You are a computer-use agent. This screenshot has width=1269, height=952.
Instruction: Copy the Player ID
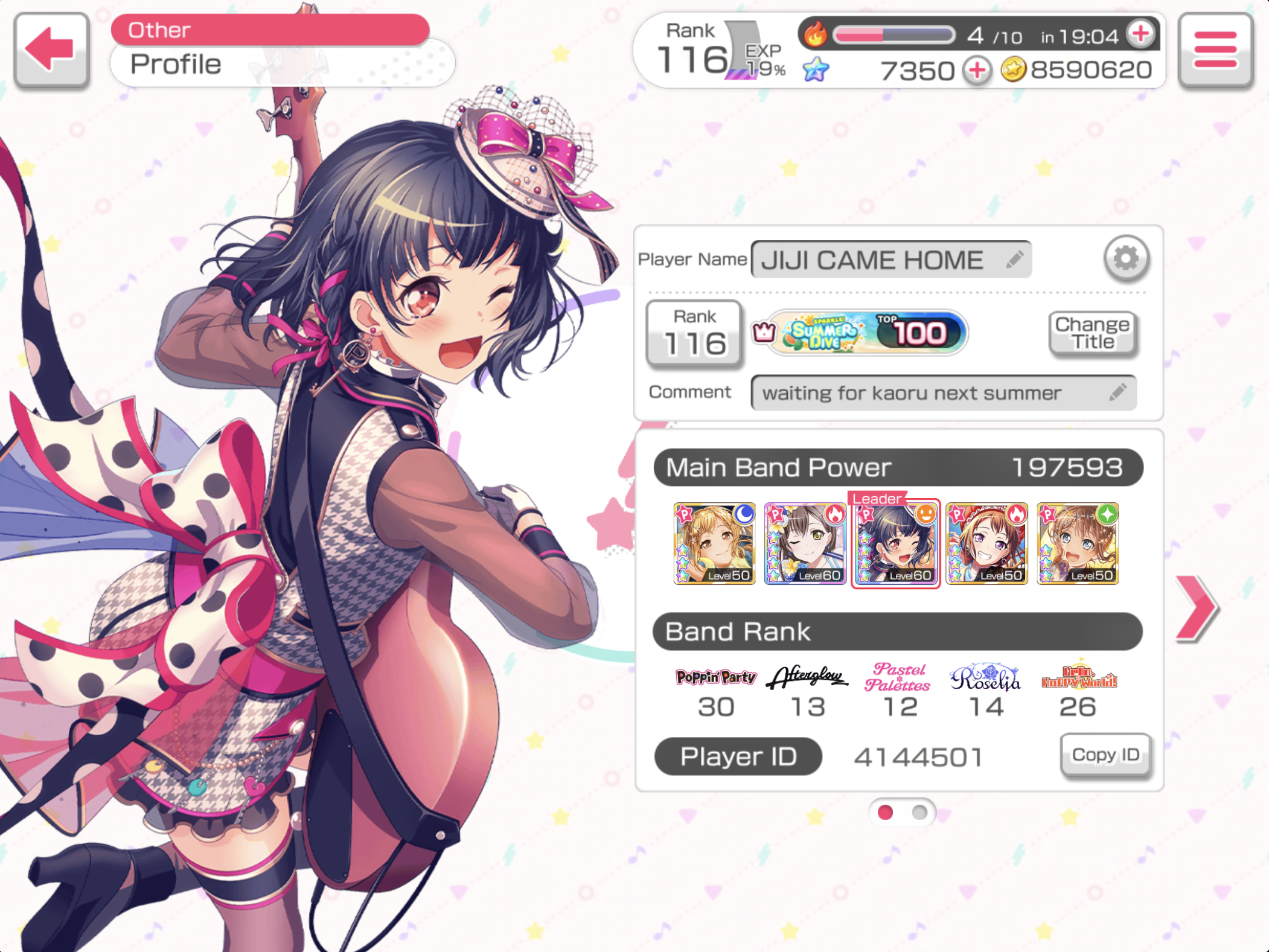(x=1105, y=755)
